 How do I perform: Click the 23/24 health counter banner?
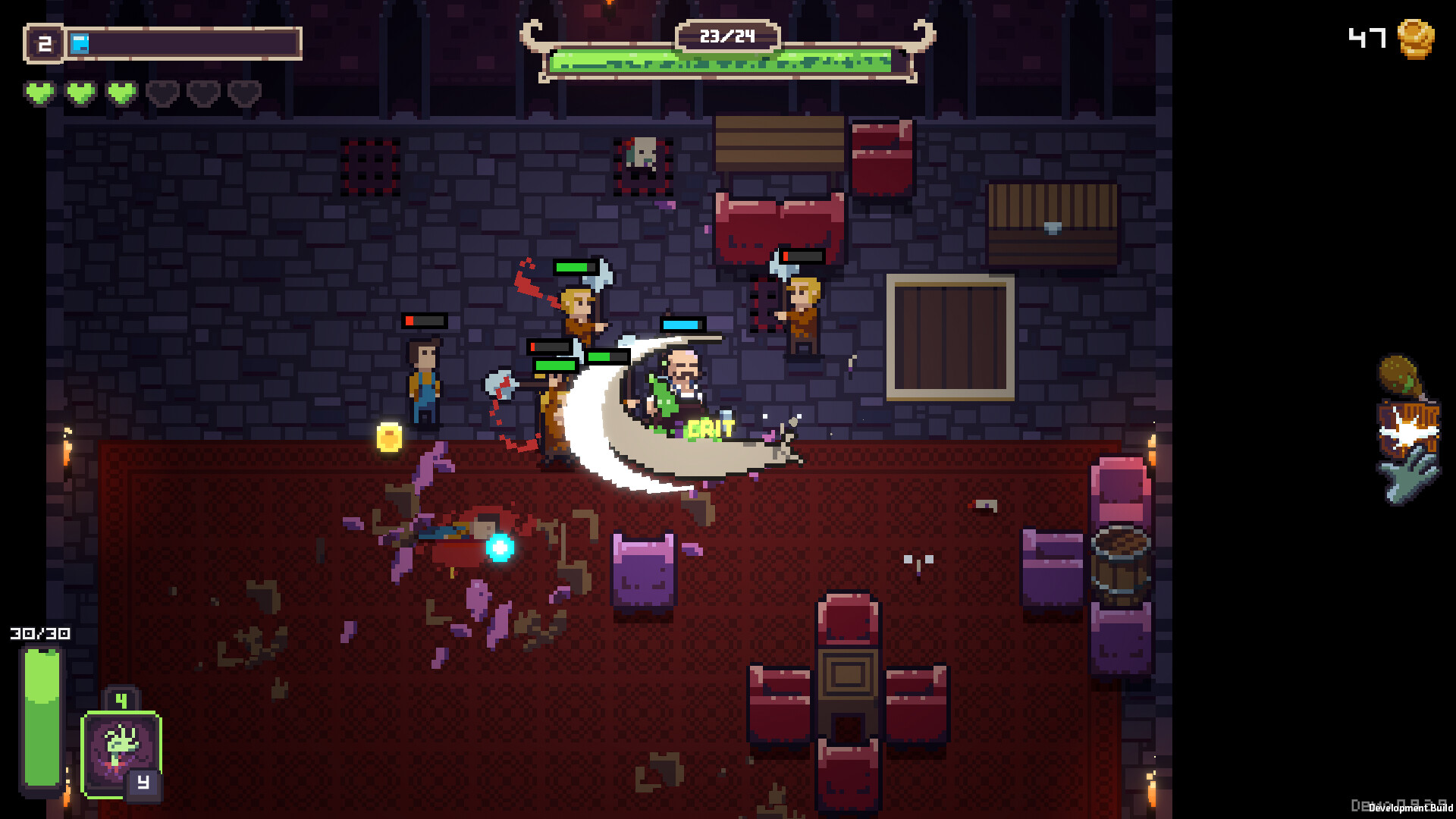726,35
